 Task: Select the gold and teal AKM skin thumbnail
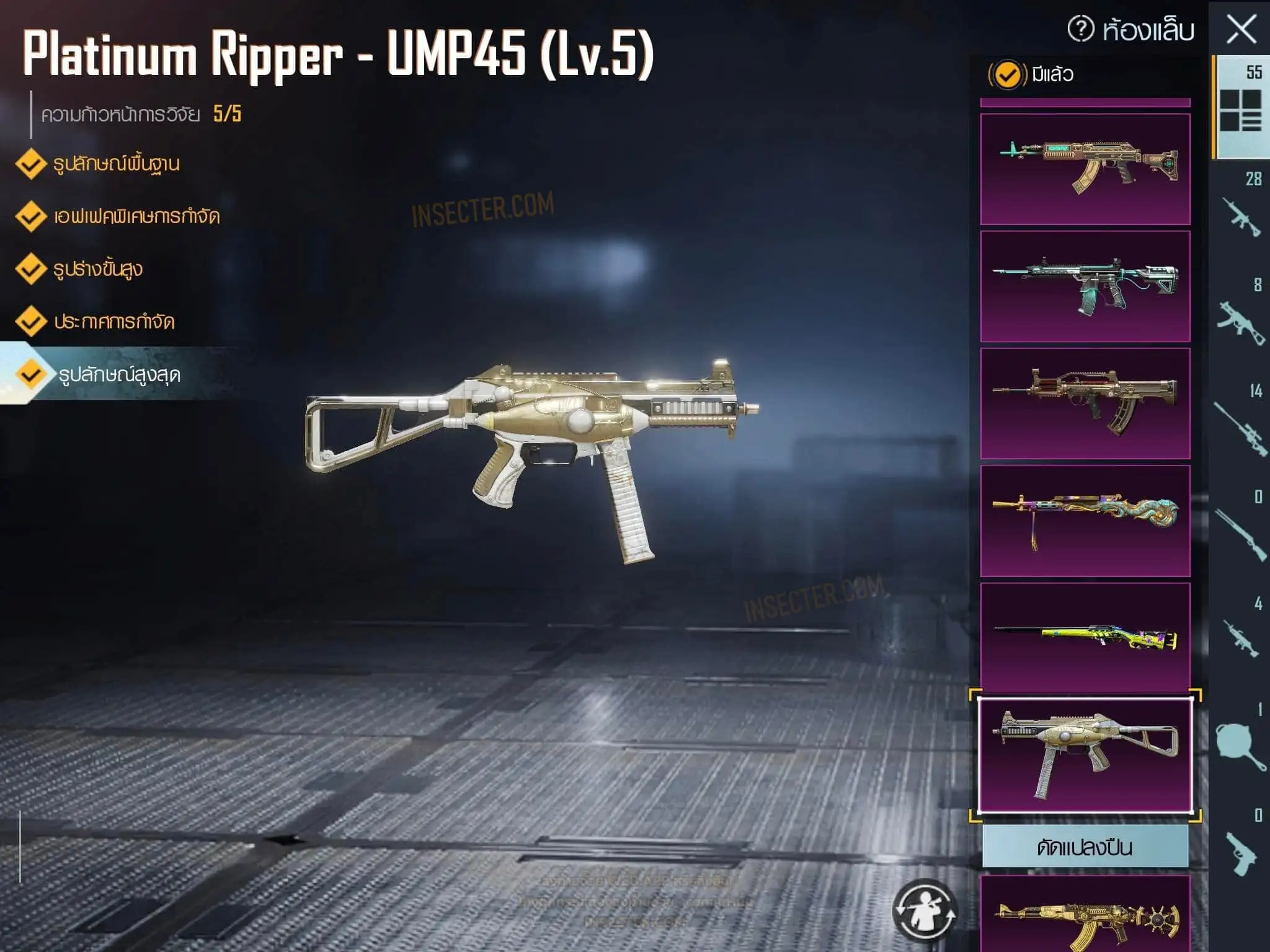tap(1085, 168)
